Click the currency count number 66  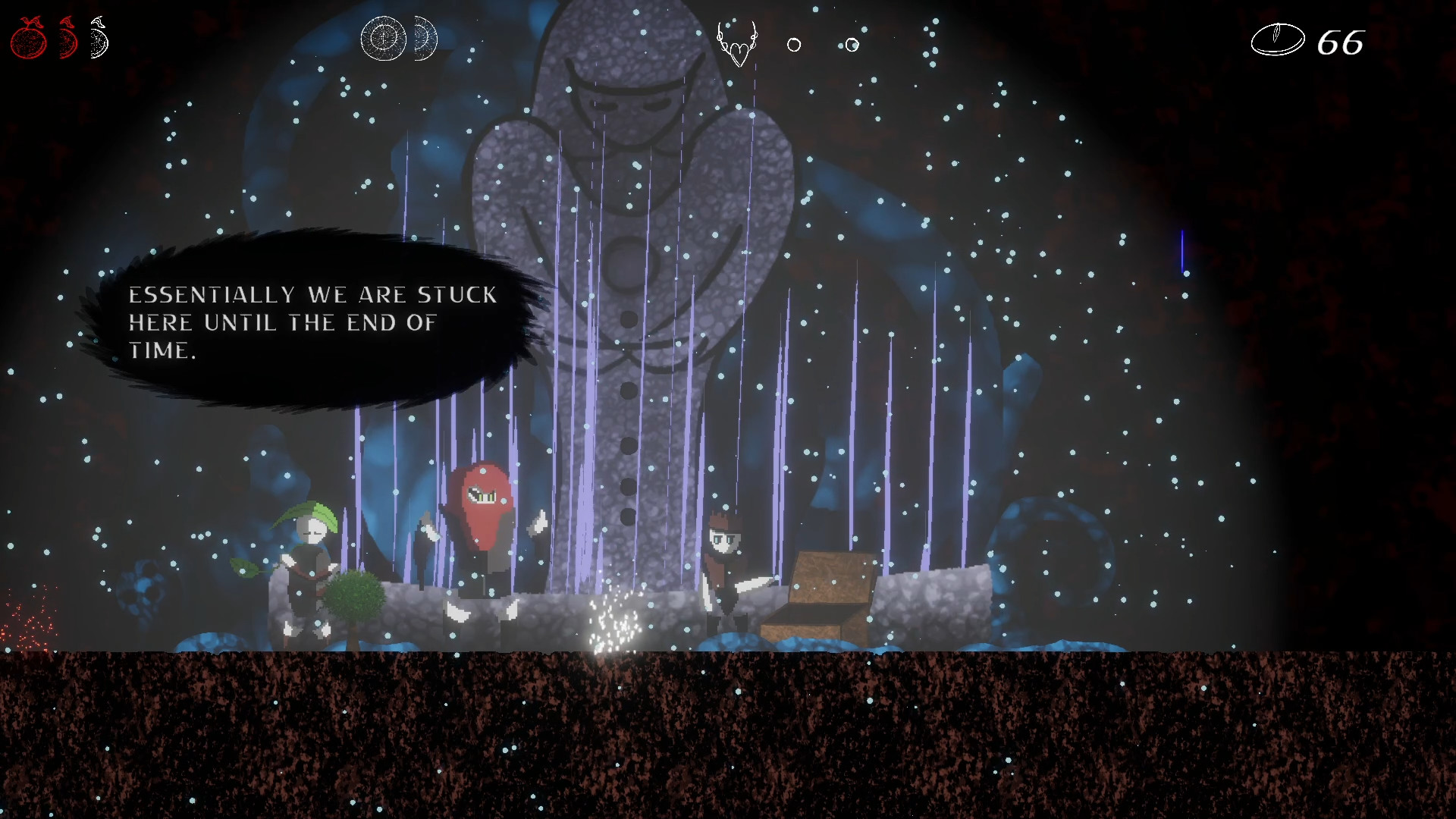tap(1339, 44)
